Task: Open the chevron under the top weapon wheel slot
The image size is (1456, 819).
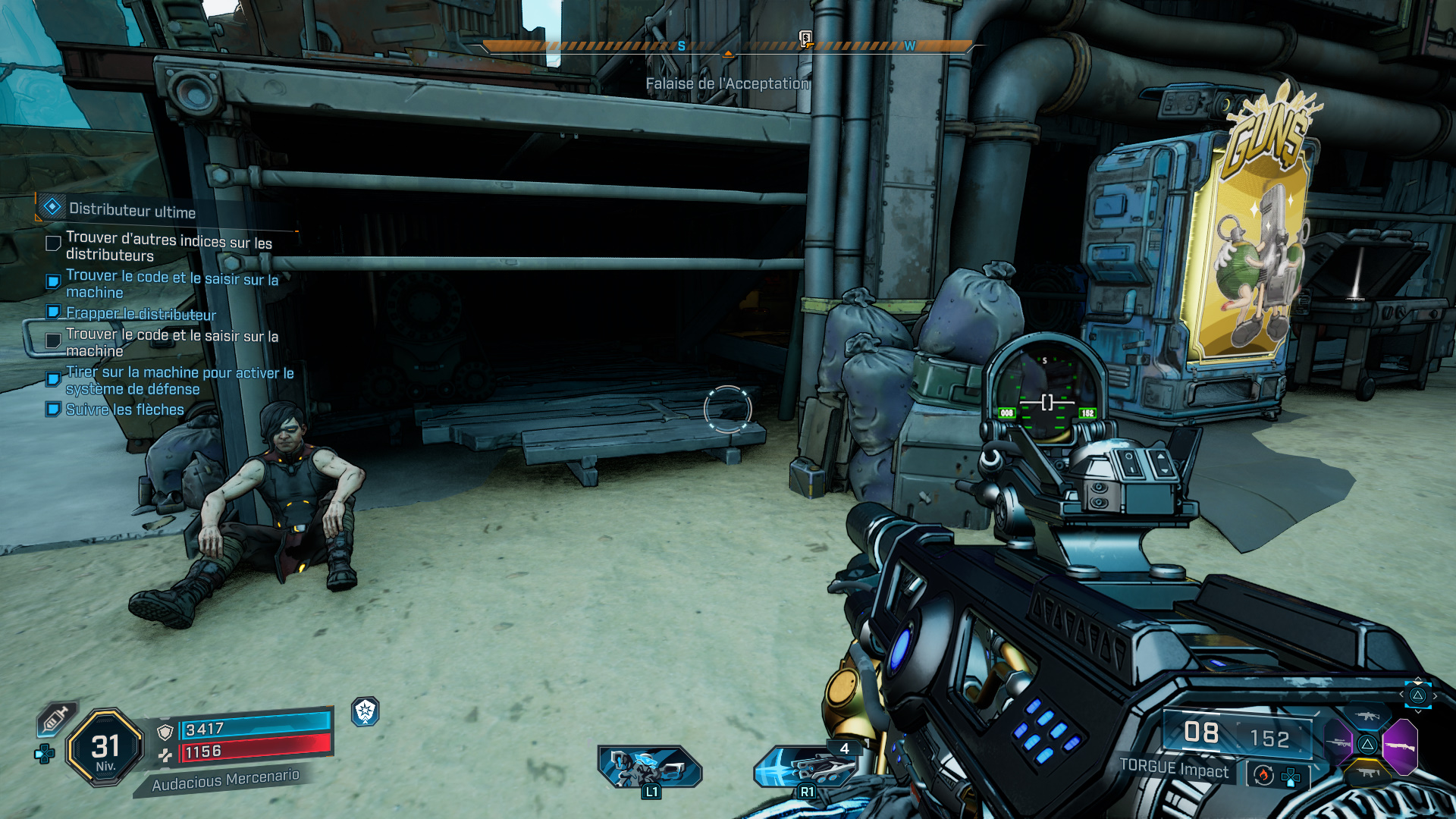Action: (x=1419, y=711)
